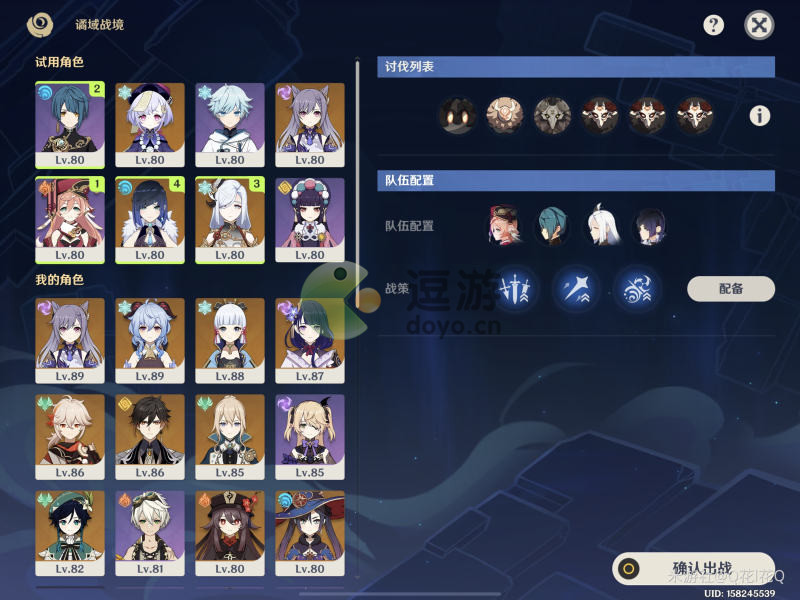
Task: Show enemy list details via the info icon
Action: click(760, 116)
